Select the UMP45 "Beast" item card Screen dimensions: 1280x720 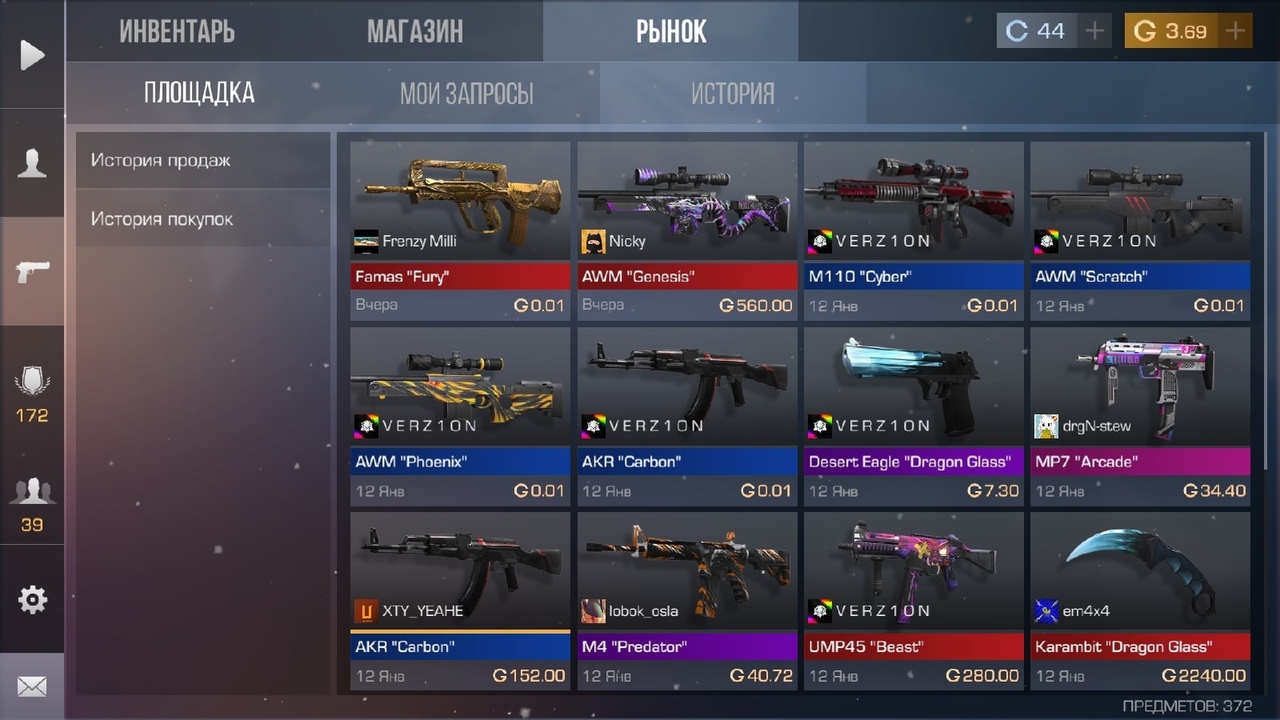point(914,600)
